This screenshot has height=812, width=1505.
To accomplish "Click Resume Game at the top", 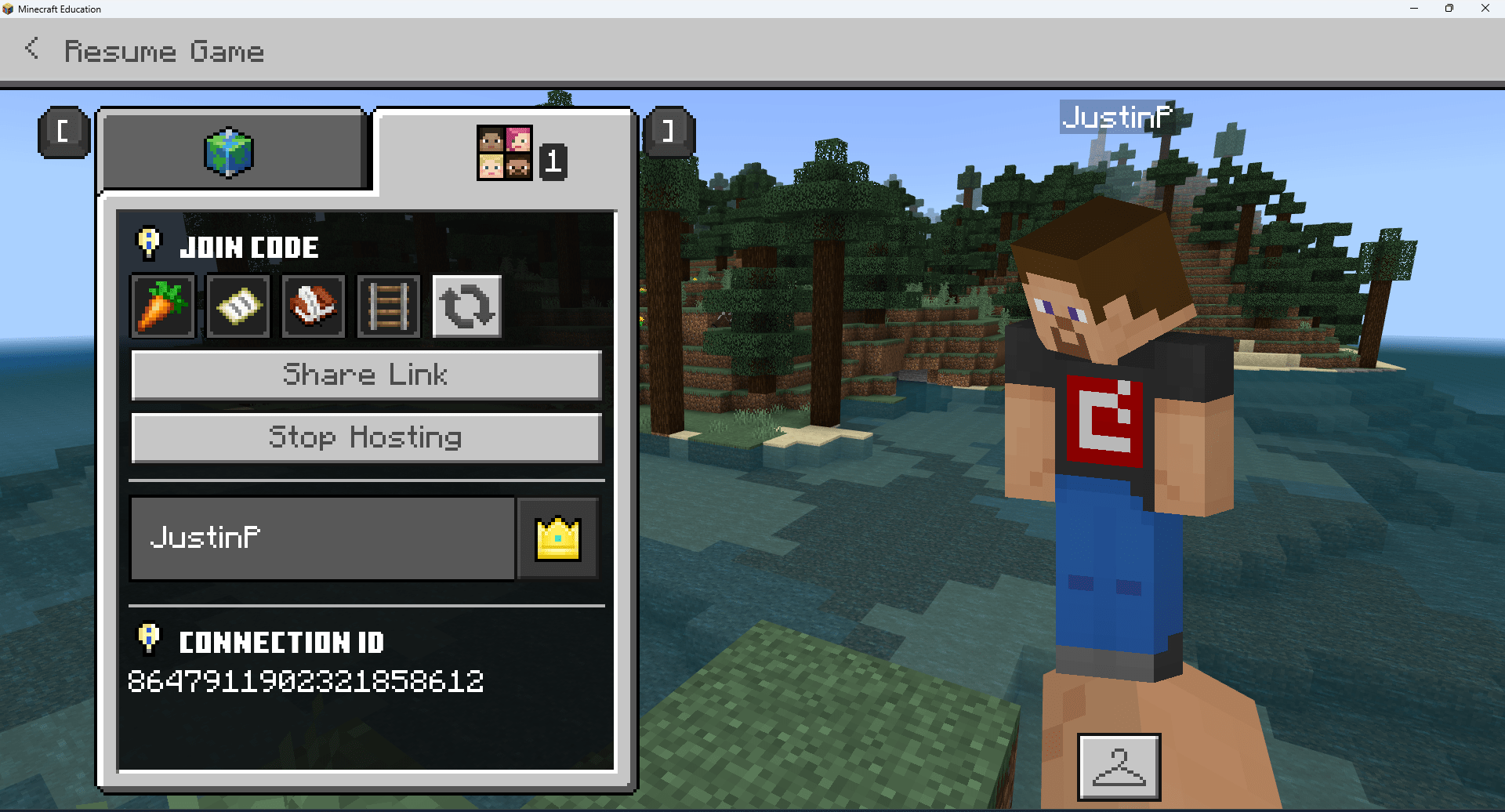I will (x=164, y=50).
